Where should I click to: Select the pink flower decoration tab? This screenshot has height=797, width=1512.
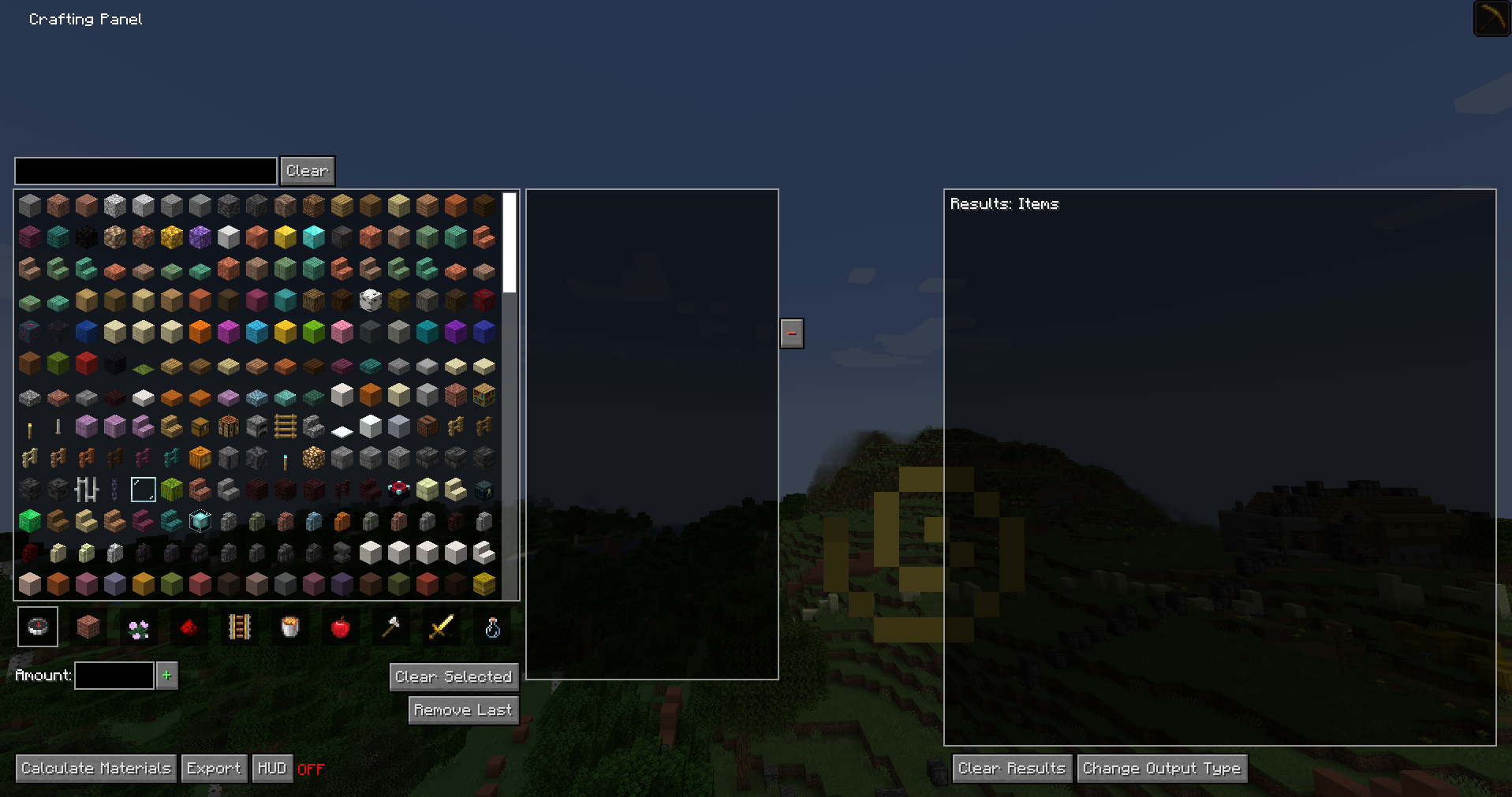(139, 628)
